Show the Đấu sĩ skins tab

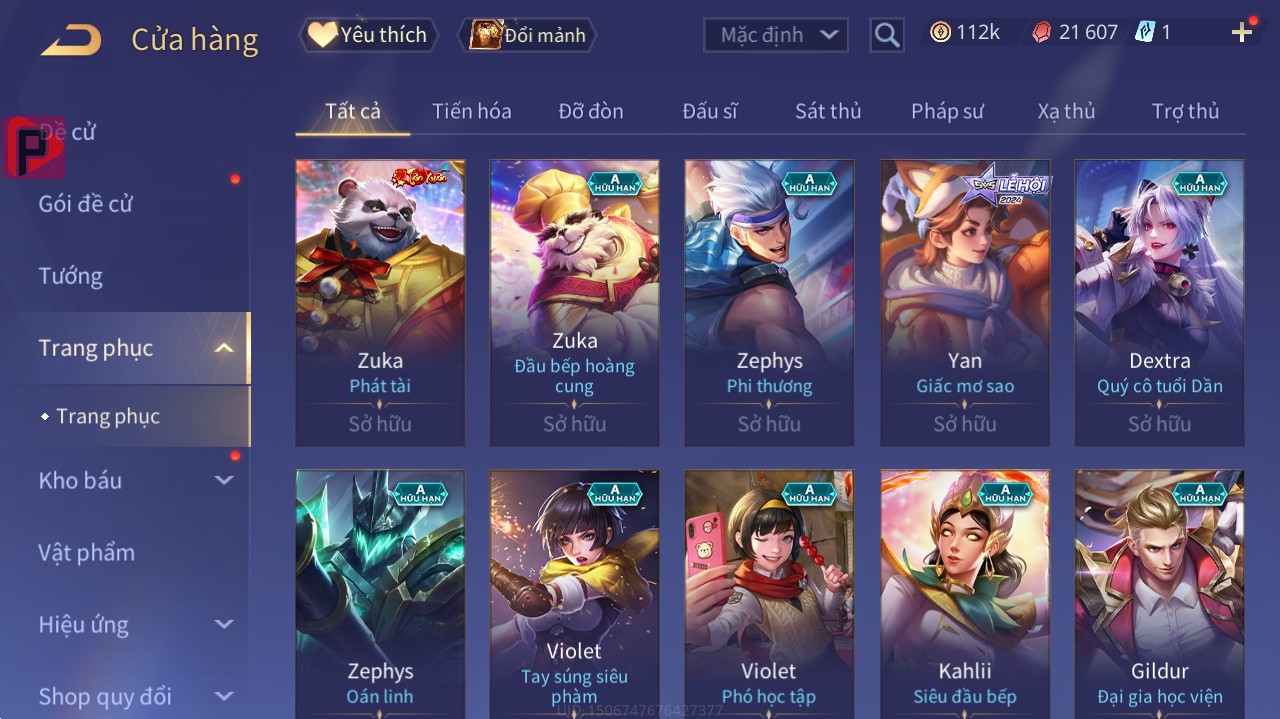coord(710,111)
